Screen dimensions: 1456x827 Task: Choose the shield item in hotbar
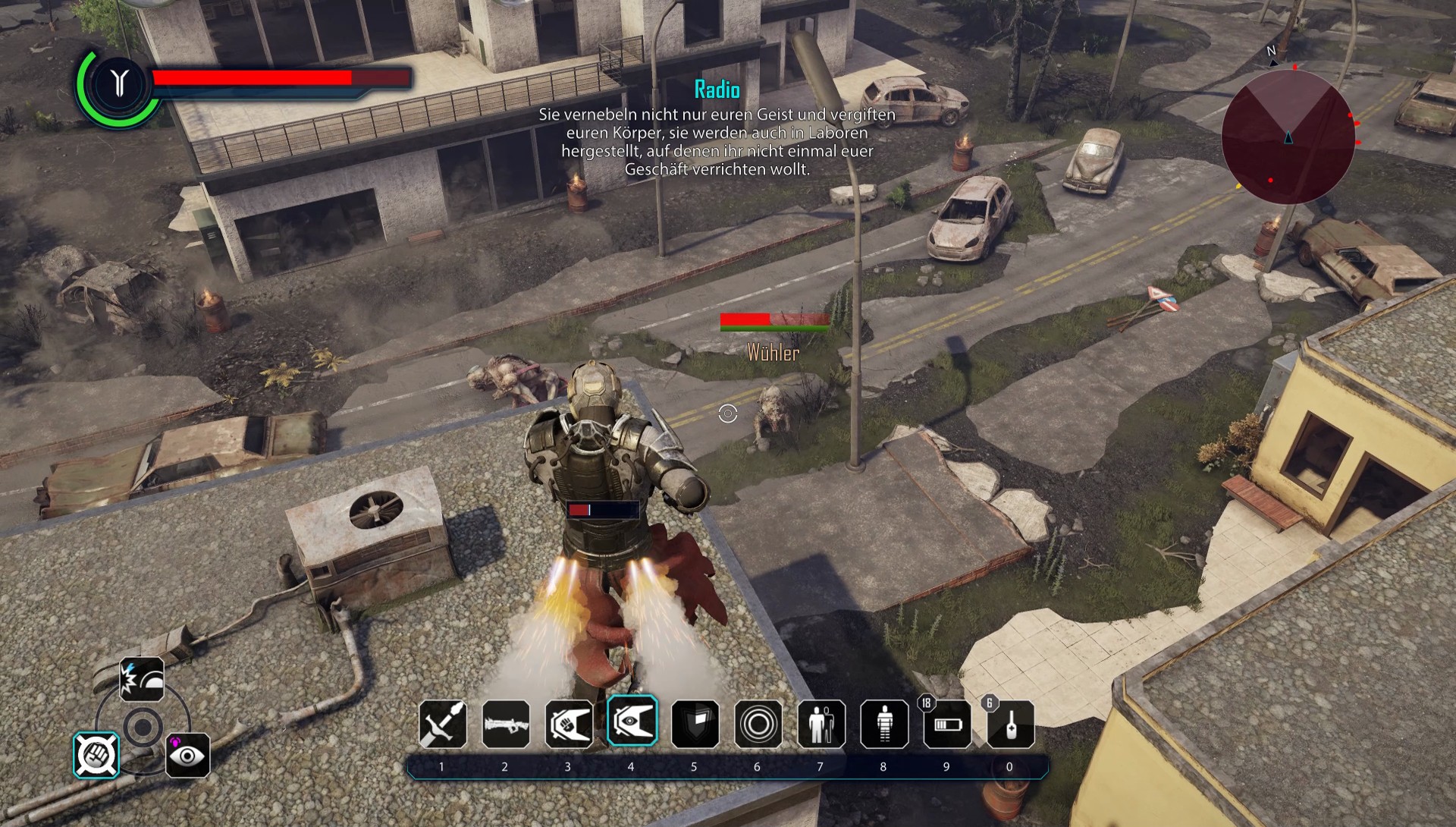coord(695,724)
